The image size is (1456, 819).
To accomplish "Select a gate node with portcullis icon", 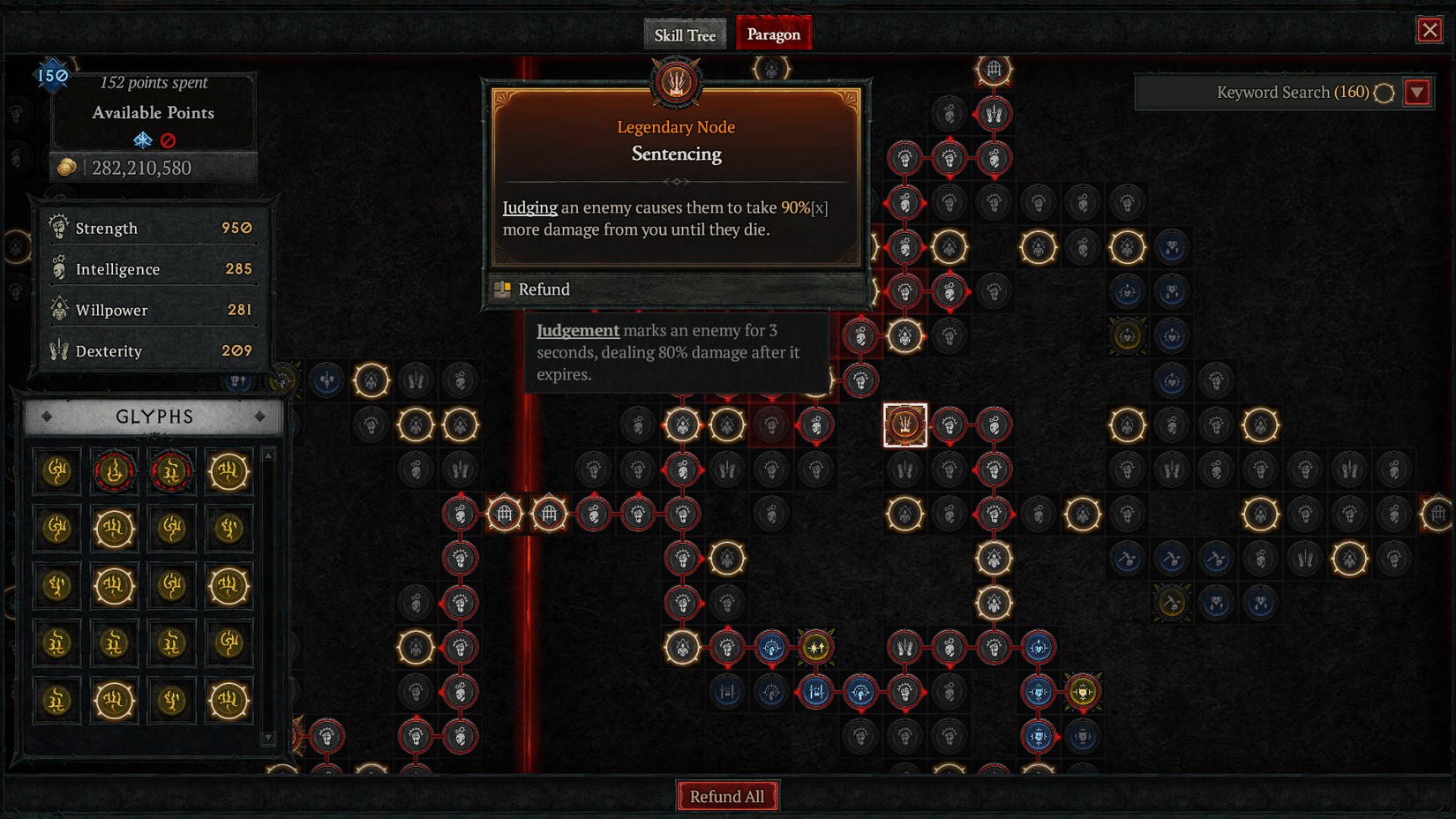I will (x=504, y=513).
